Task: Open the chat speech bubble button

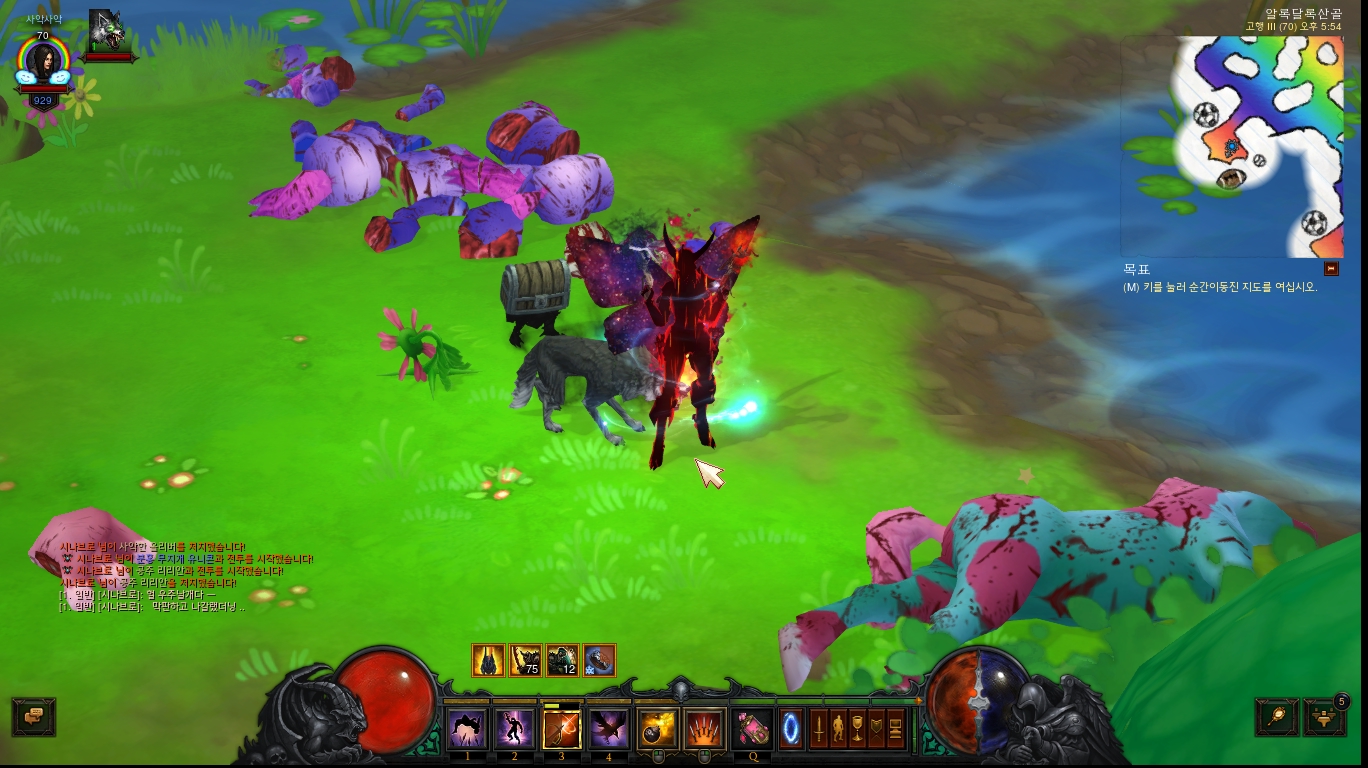Action: pos(33,716)
